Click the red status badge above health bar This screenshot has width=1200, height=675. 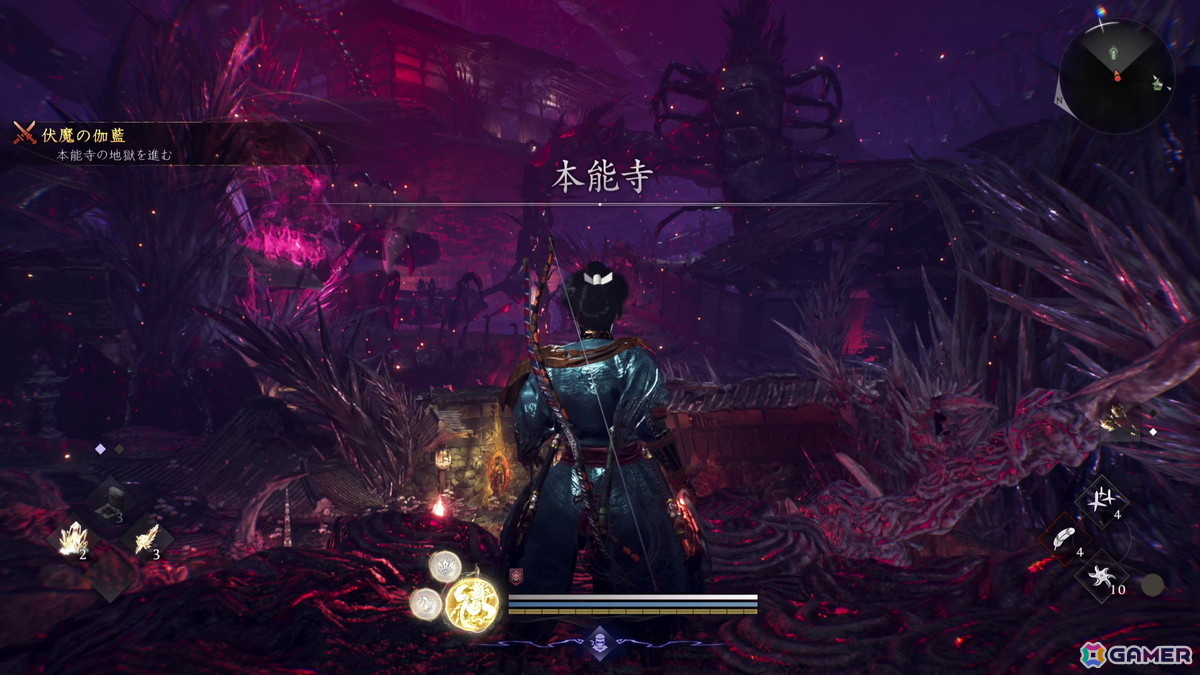coord(516,576)
